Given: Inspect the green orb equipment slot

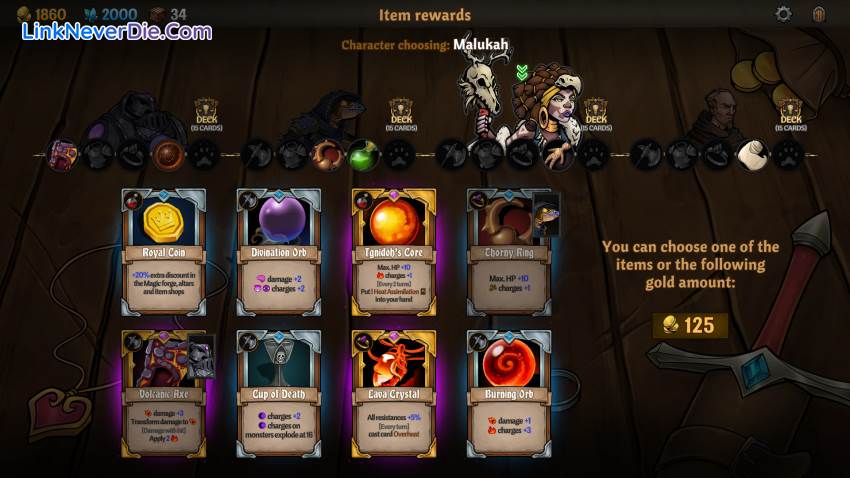Looking at the screenshot, I should click(x=361, y=154).
